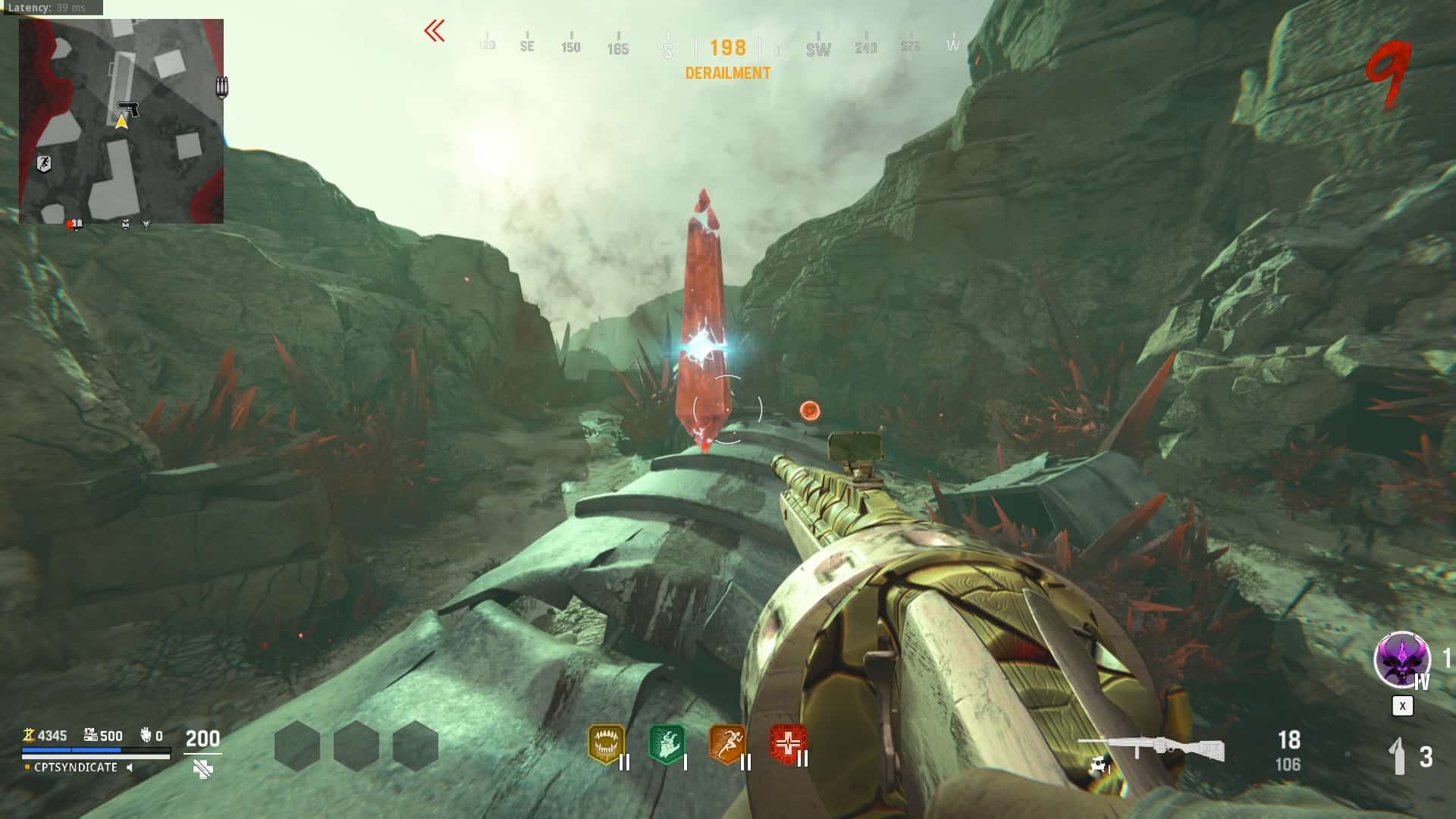Click the red double-arrow compass indicator
This screenshot has height=819, width=1456.
(435, 31)
